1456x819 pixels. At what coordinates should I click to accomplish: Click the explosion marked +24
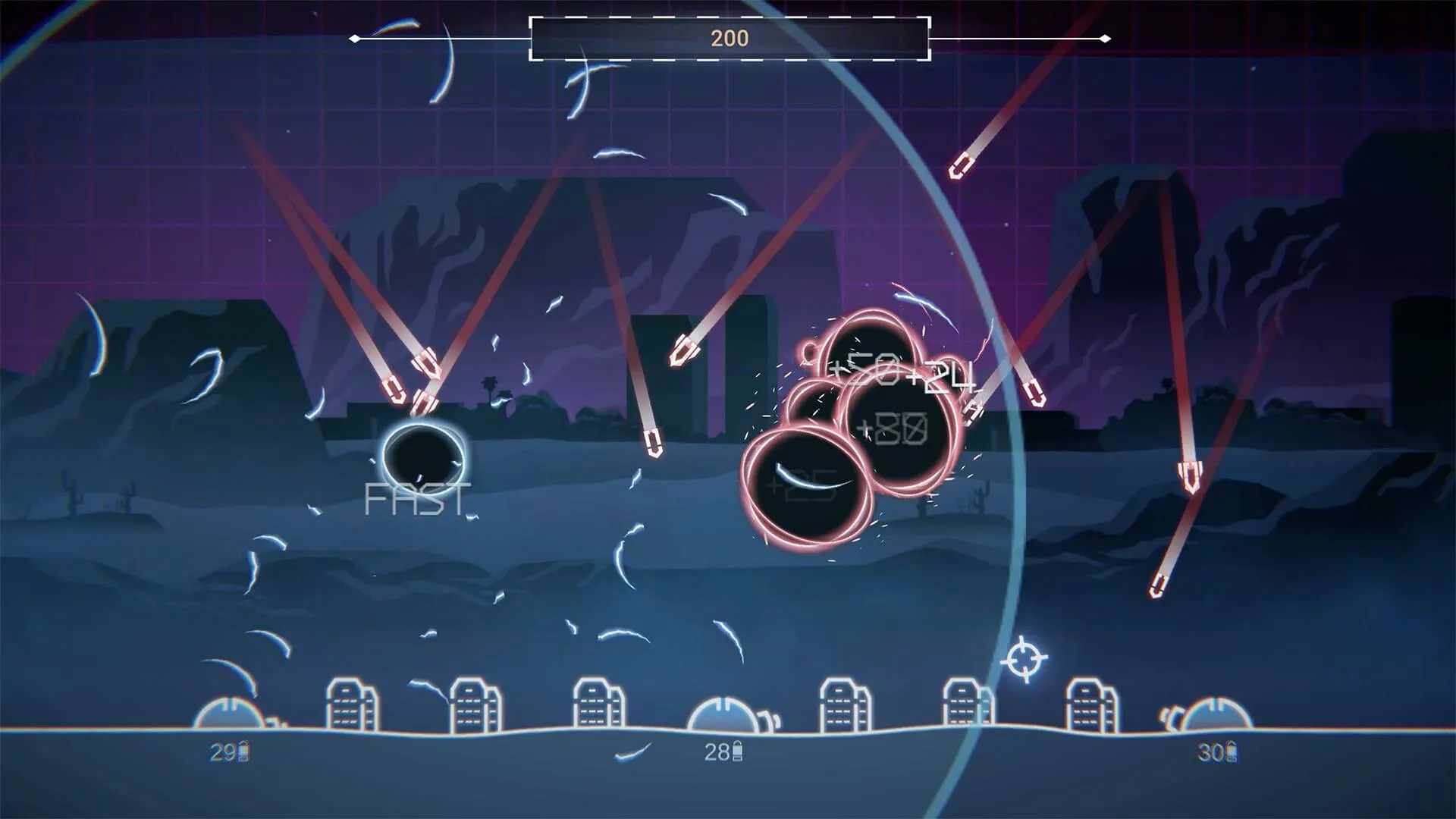coord(942,379)
